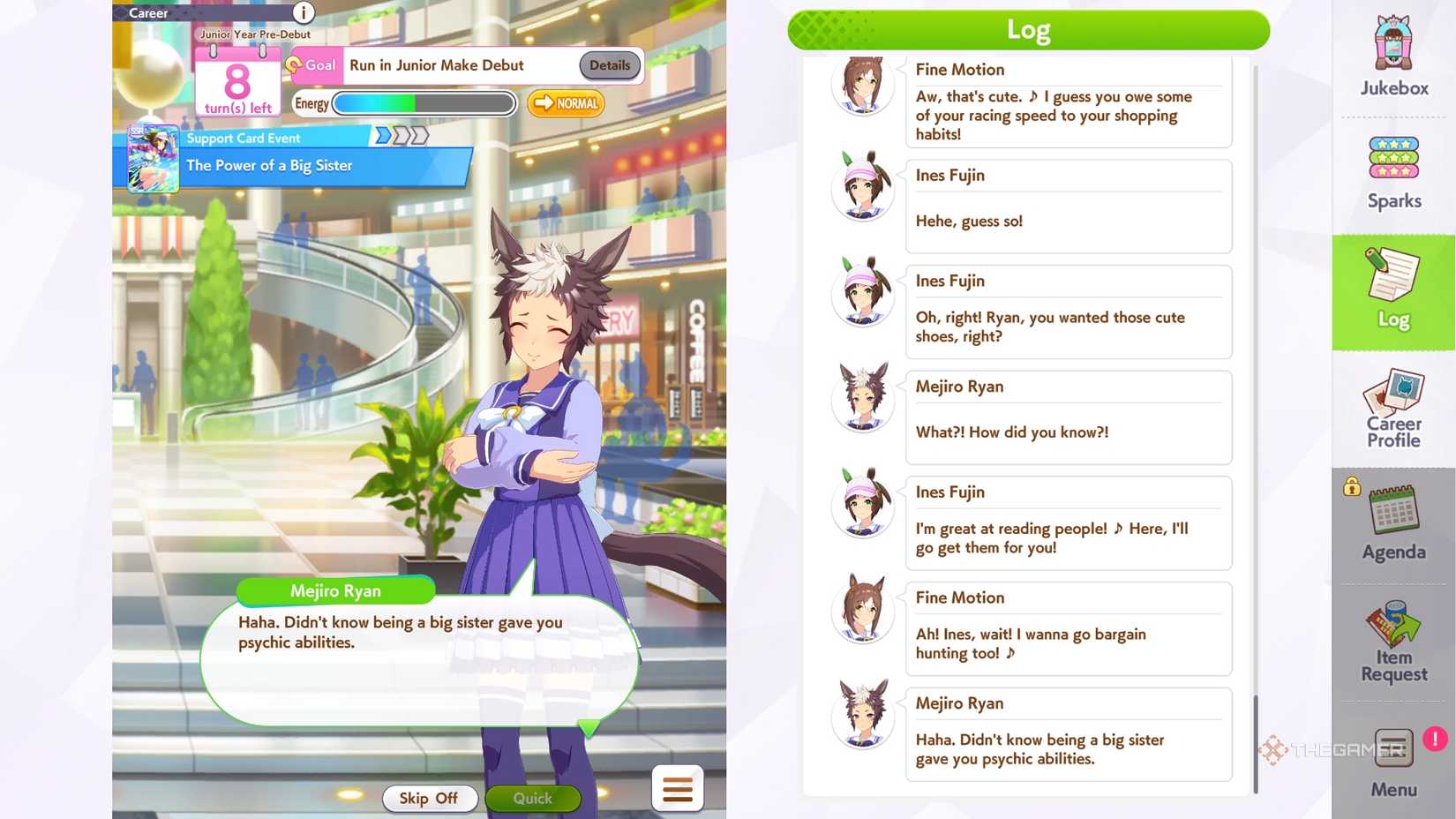Tap the info icon beside the Career header
1456x819 pixels.
(x=302, y=14)
